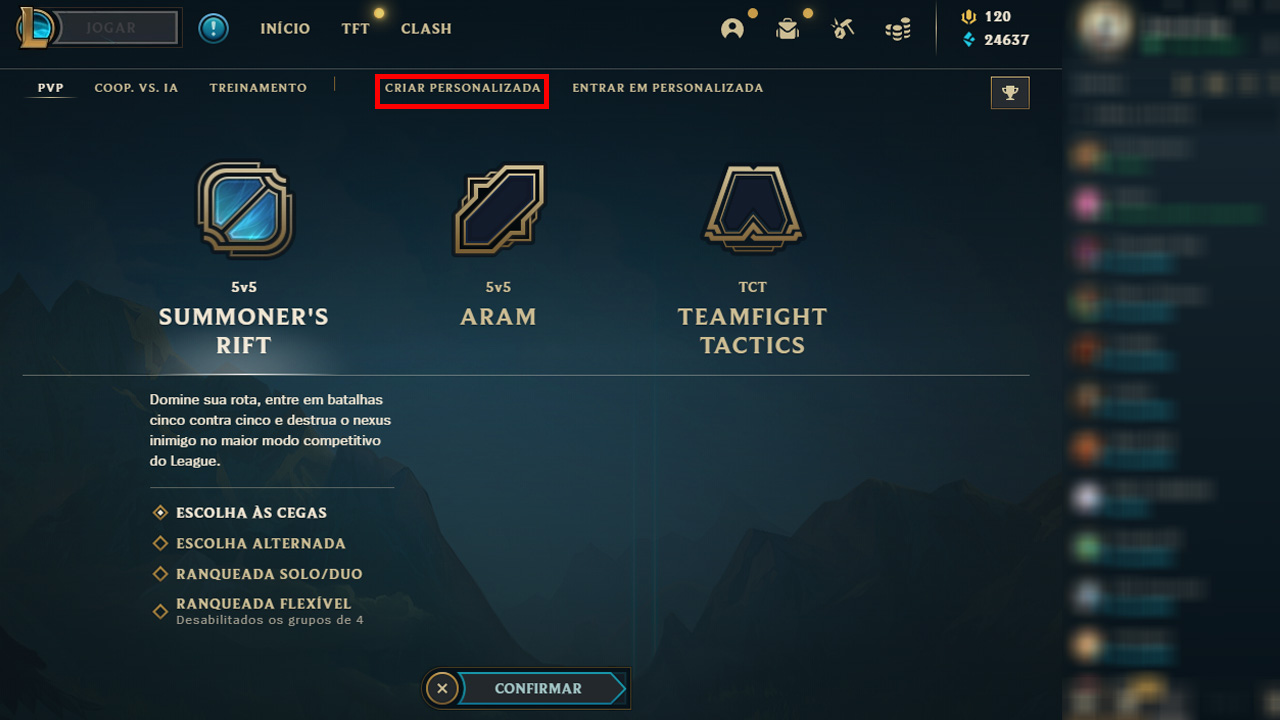Open CRIAR PERSONALIZADA custom game creation

pyautogui.click(x=461, y=88)
